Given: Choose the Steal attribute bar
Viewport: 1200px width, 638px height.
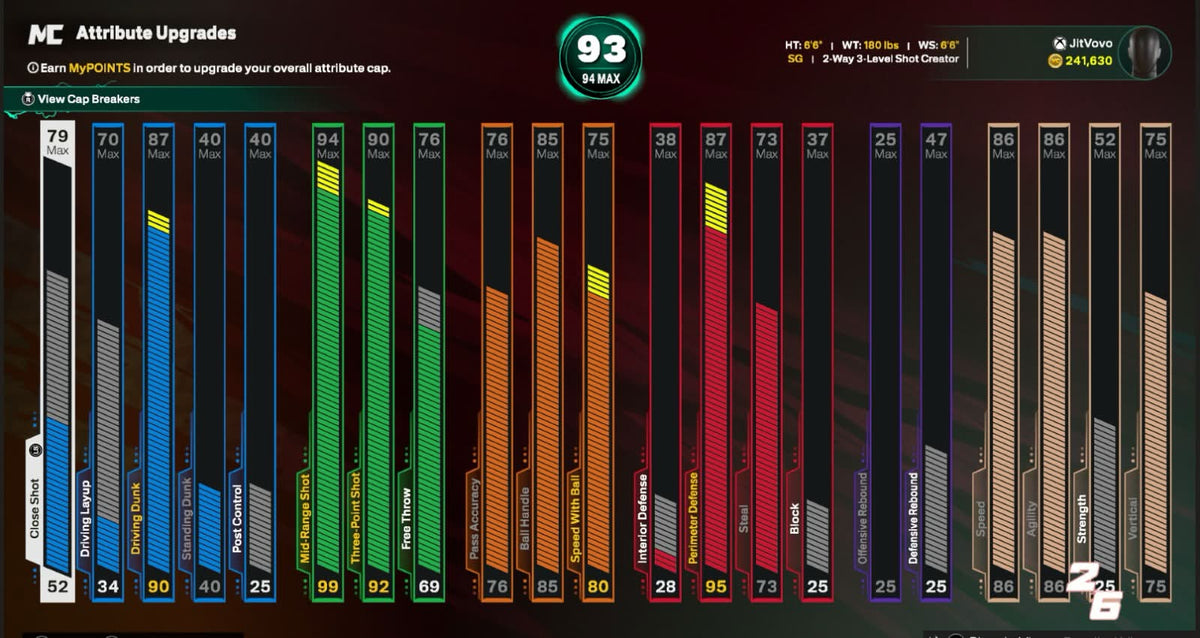Looking at the screenshot, I should tap(767, 360).
